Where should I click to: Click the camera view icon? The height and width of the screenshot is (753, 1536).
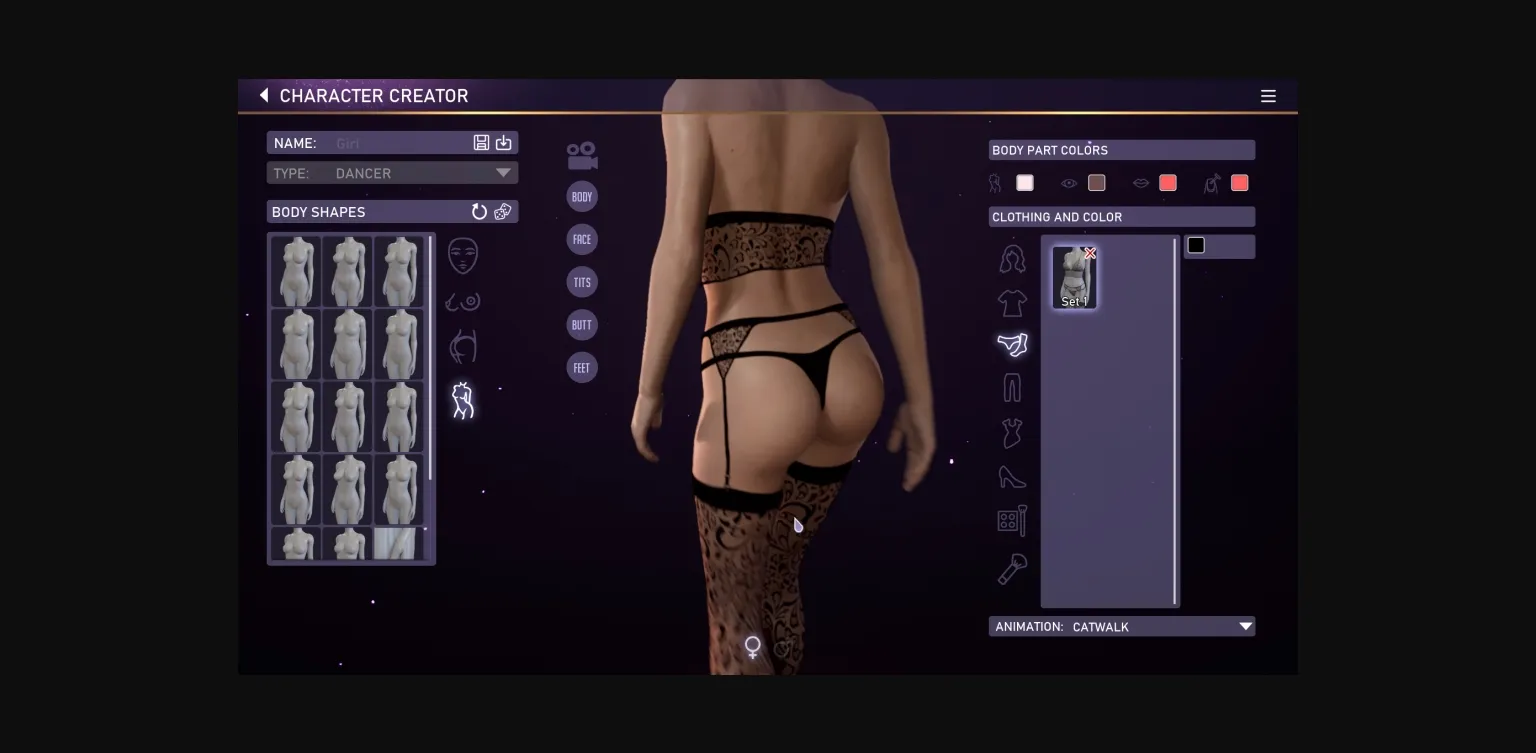[x=581, y=154]
